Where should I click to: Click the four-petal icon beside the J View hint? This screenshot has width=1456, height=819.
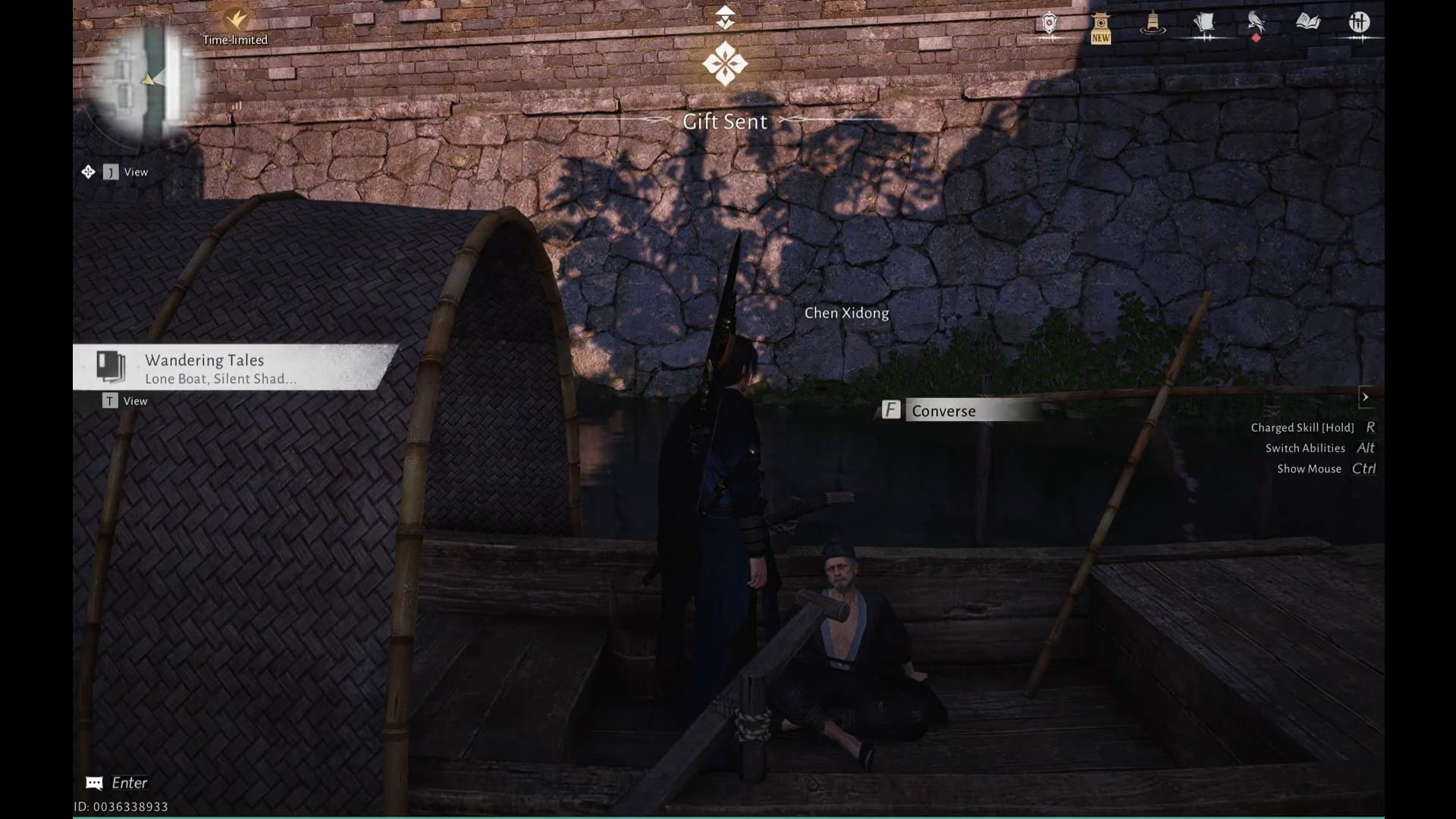88,172
